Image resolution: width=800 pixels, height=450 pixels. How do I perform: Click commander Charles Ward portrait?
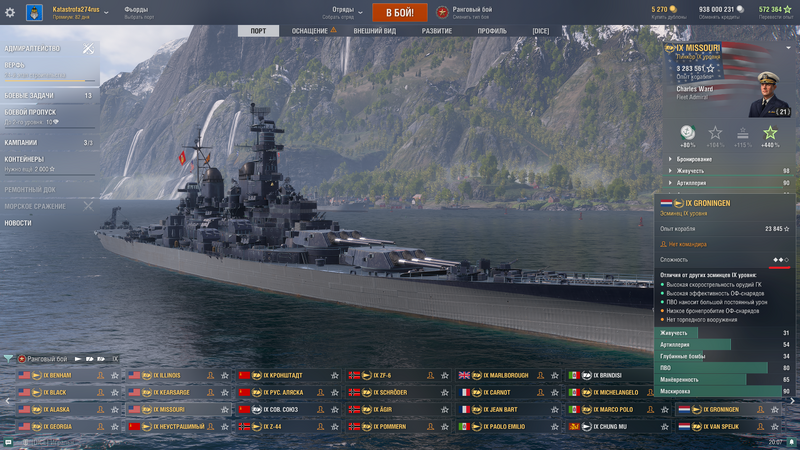tap(770, 93)
